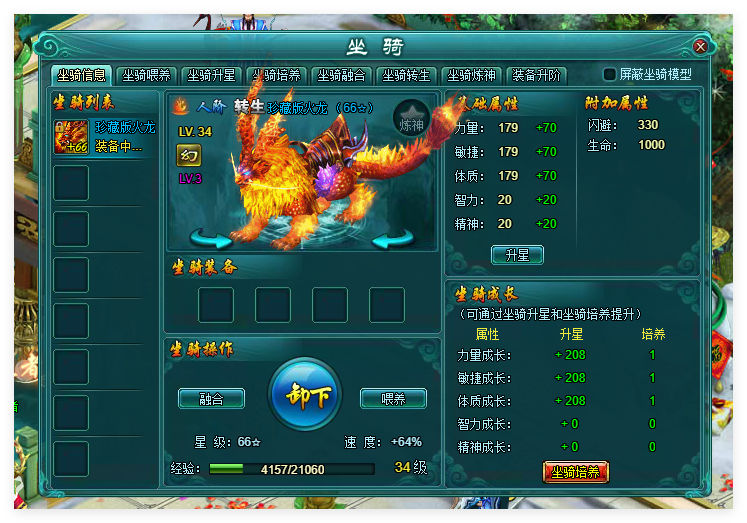Viewport: 747px width, 523px height.
Task: Go to the 坐骑炼神 tab
Action: 471,75
